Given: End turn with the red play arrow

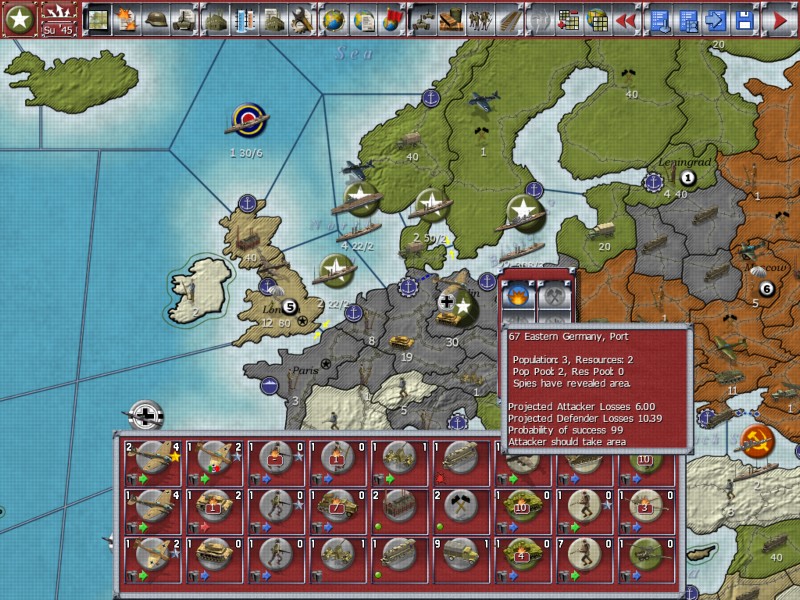Looking at the screenshot, I should (779, 19).
